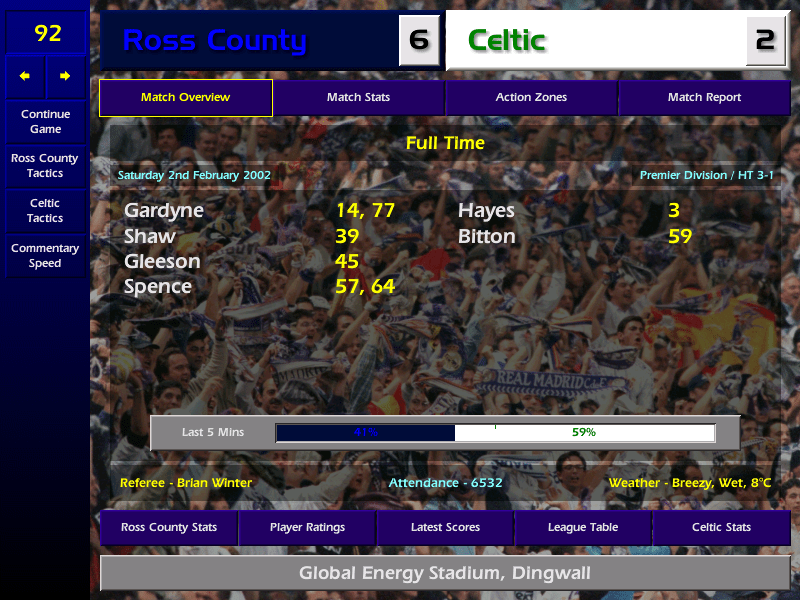Switch to the Match Overview tab
The image size is (800, 600).
[x=185, y=98]
